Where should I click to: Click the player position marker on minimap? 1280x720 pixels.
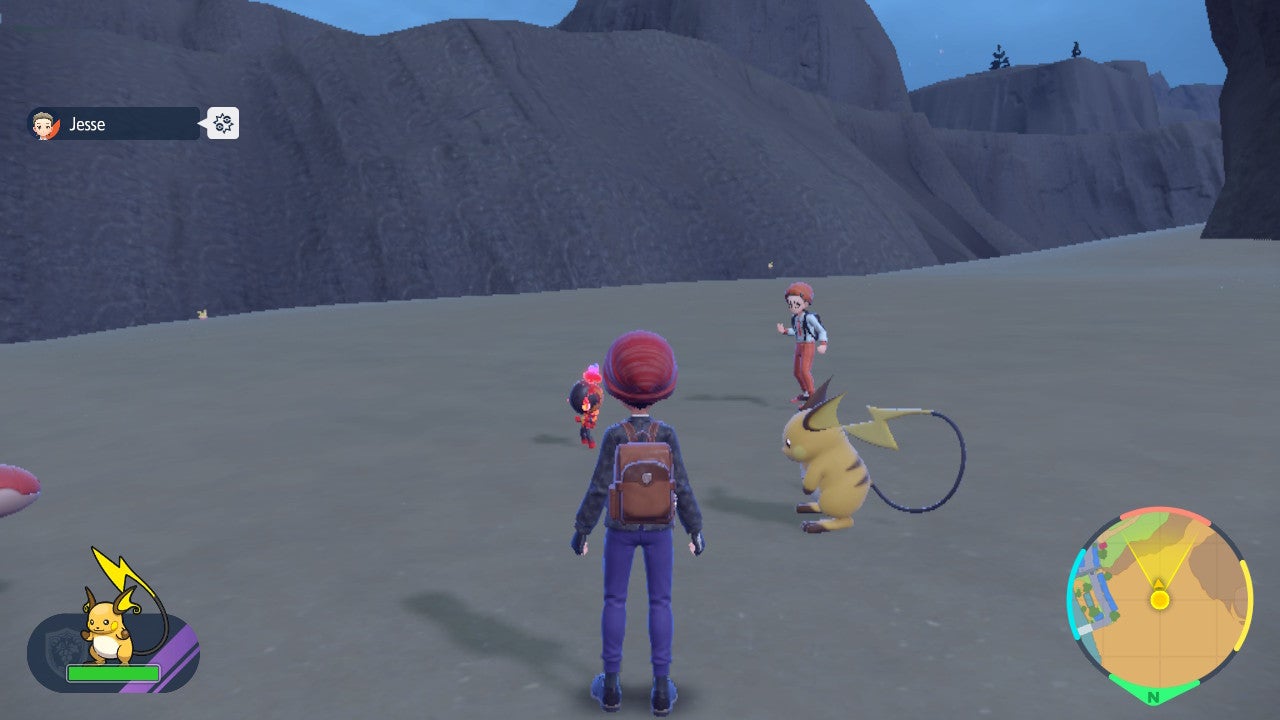(1159, 601)
